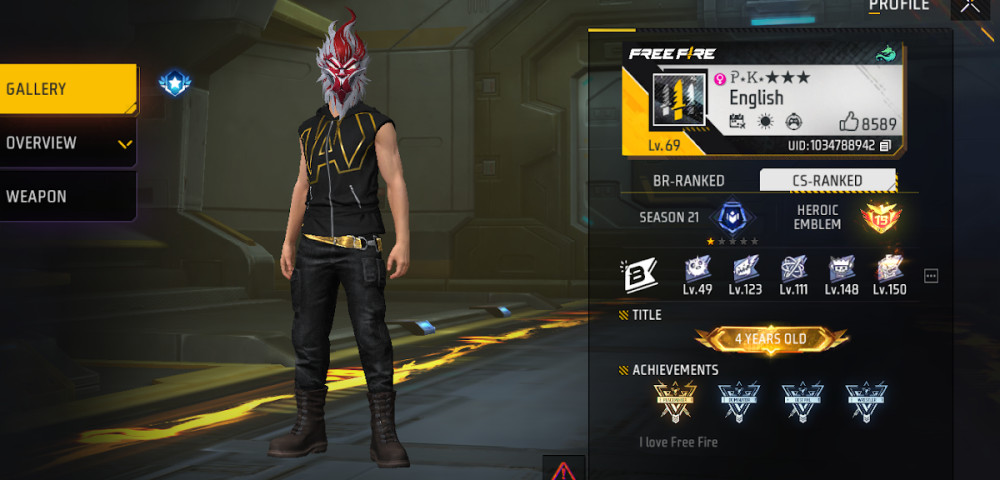Expand the Overview menu entry
Viewport: 1000px width, 480px height.
pos(68,143)
